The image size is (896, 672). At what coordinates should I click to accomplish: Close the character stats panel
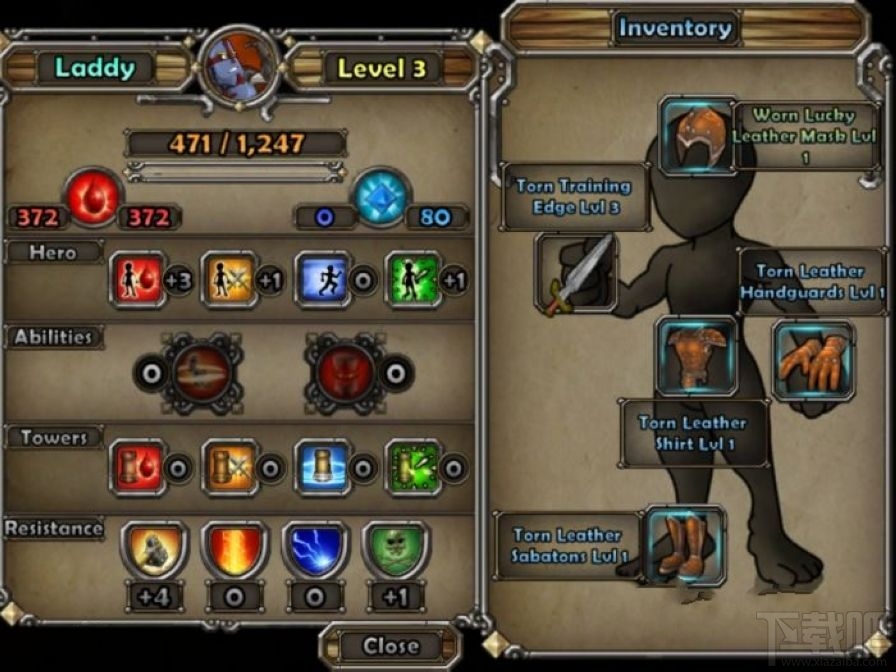pos(388,645)
